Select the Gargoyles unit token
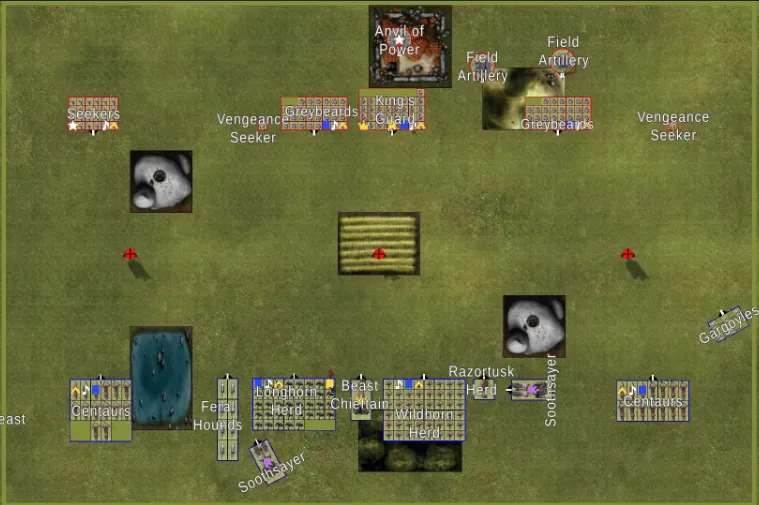The image size is (759, 505). point(725,323)
